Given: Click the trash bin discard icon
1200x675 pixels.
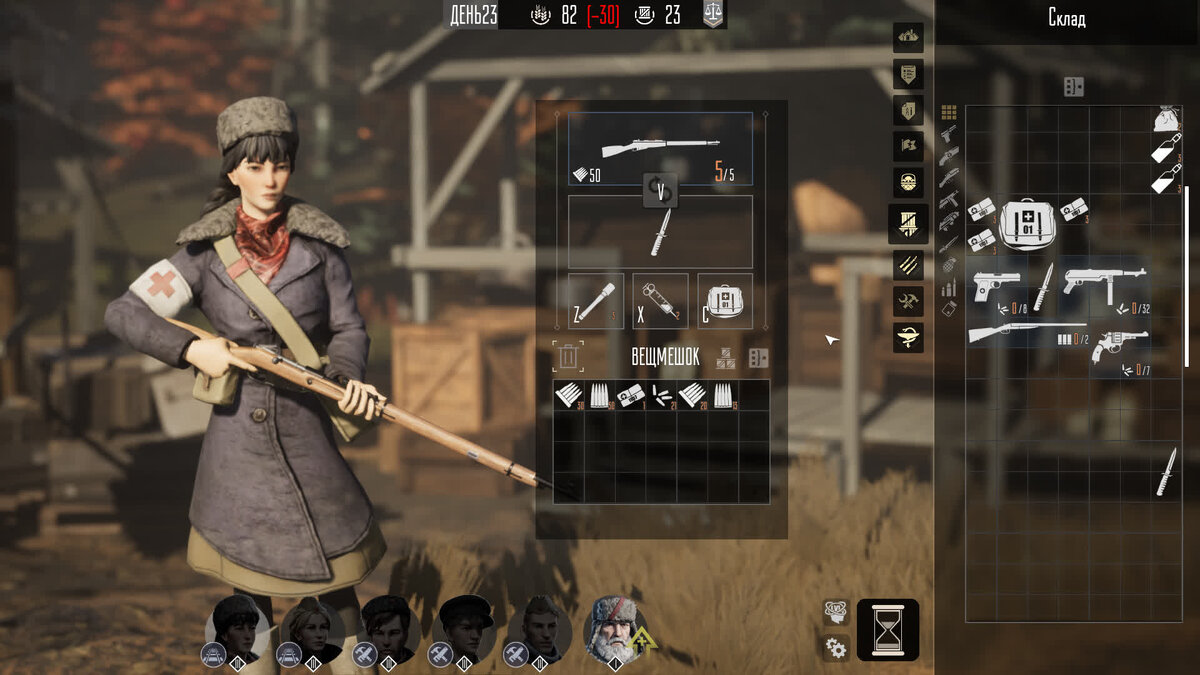Looking at the screenshot, I should click(567, 356).
